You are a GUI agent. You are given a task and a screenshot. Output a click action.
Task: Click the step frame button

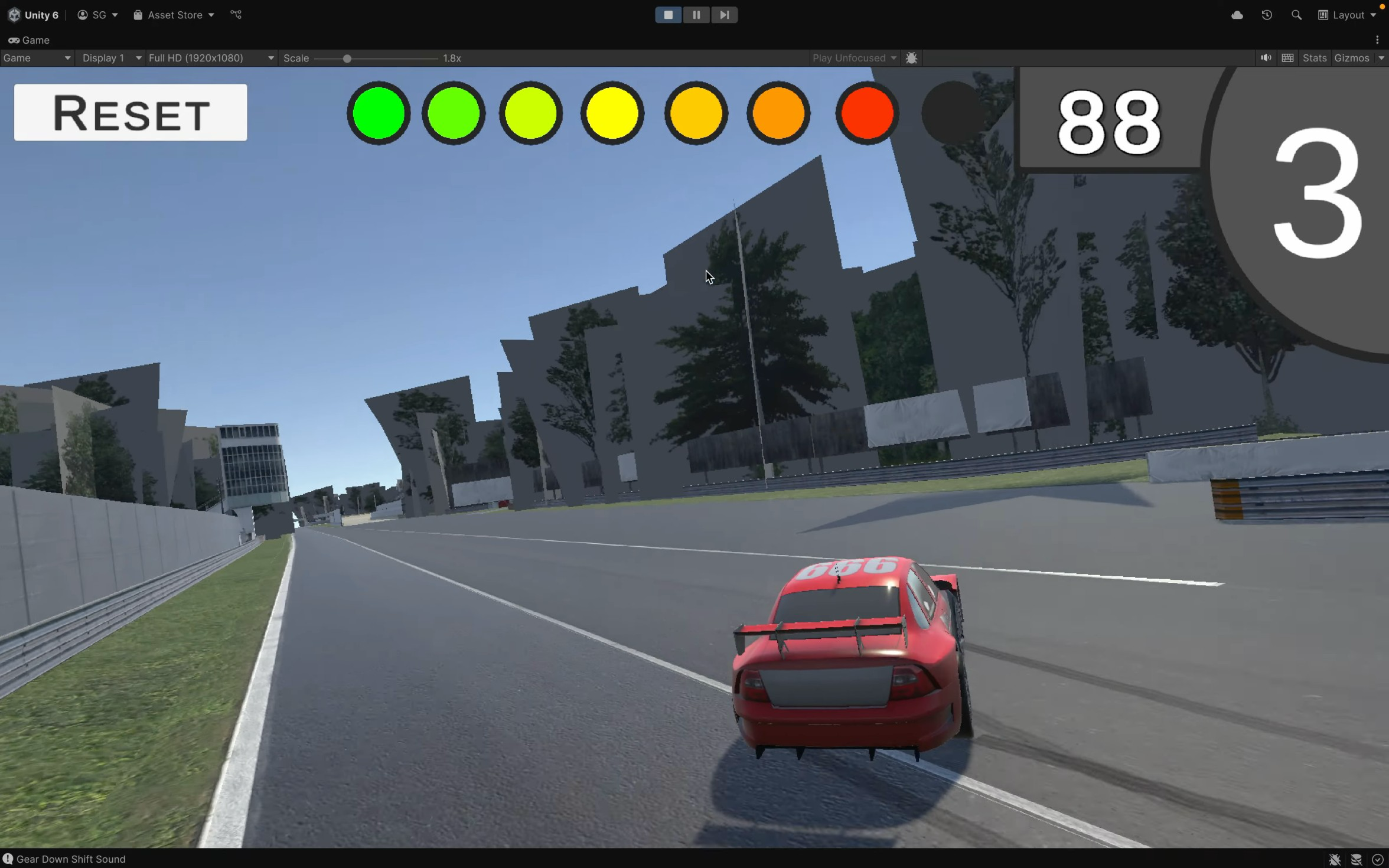pos(725,15)
